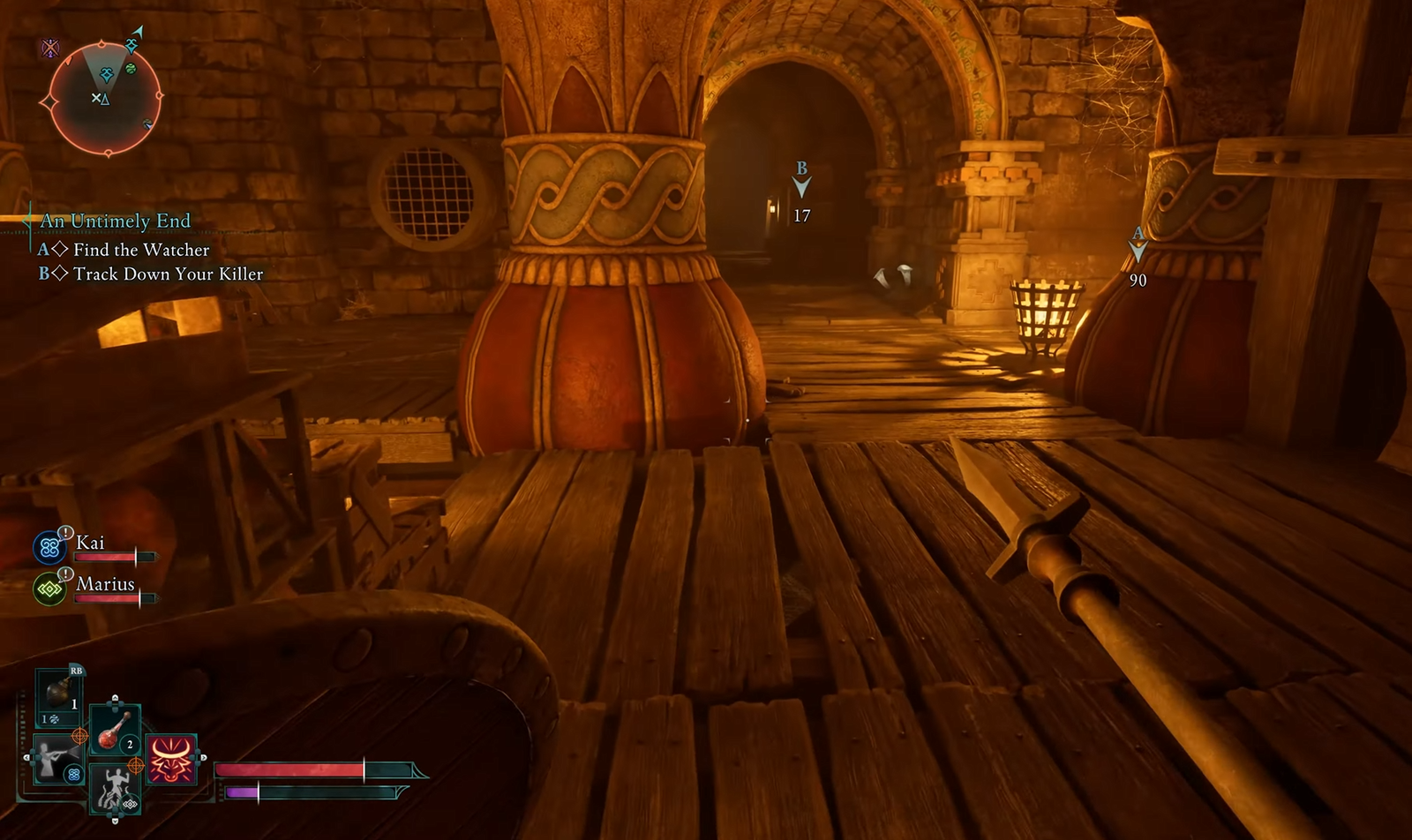
Task: Click the down arrow below the ability wheel
Action: pyautogui.click(x=115, y=821)
